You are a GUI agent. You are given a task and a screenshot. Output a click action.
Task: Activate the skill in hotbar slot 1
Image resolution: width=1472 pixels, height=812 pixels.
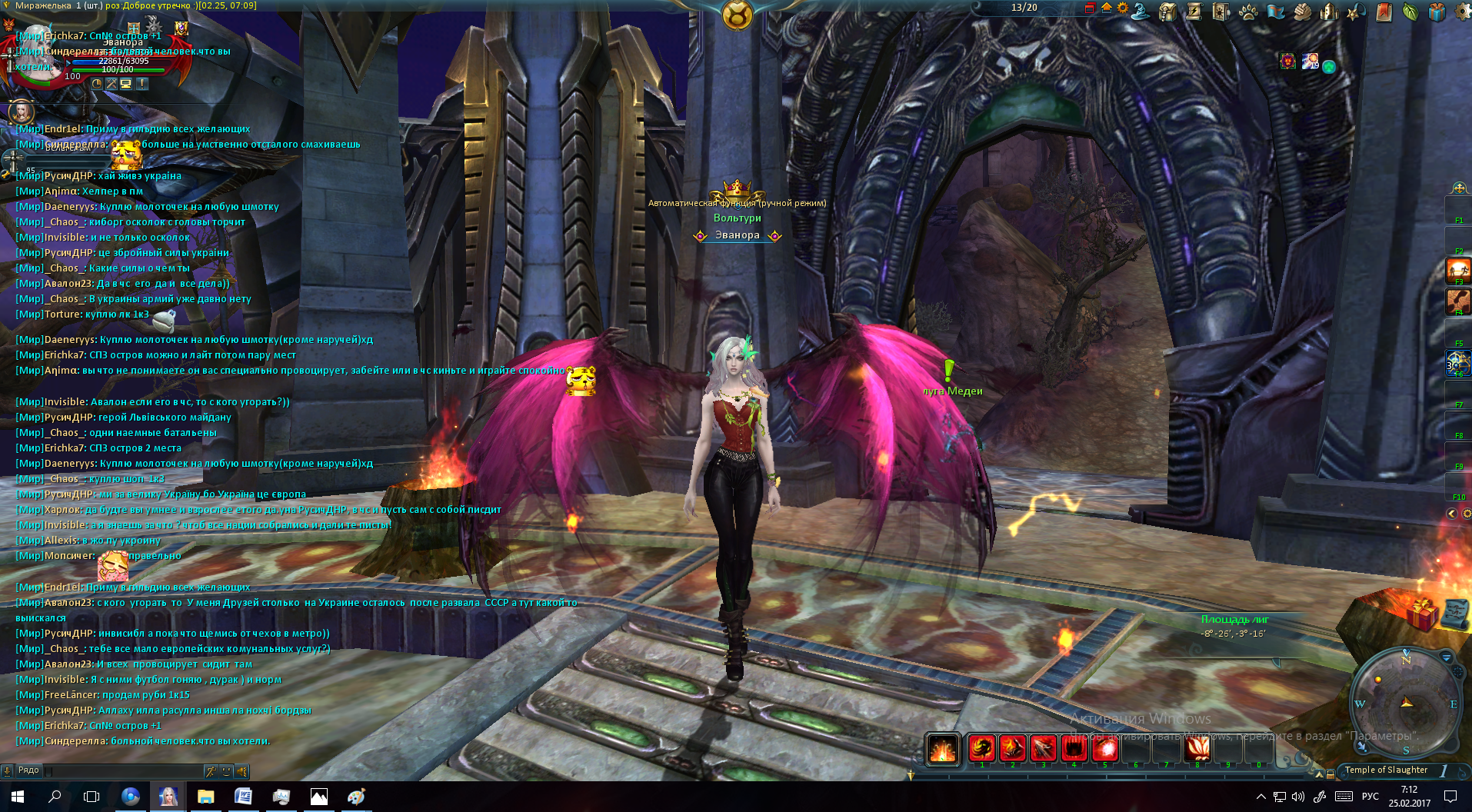pos(981,748)
